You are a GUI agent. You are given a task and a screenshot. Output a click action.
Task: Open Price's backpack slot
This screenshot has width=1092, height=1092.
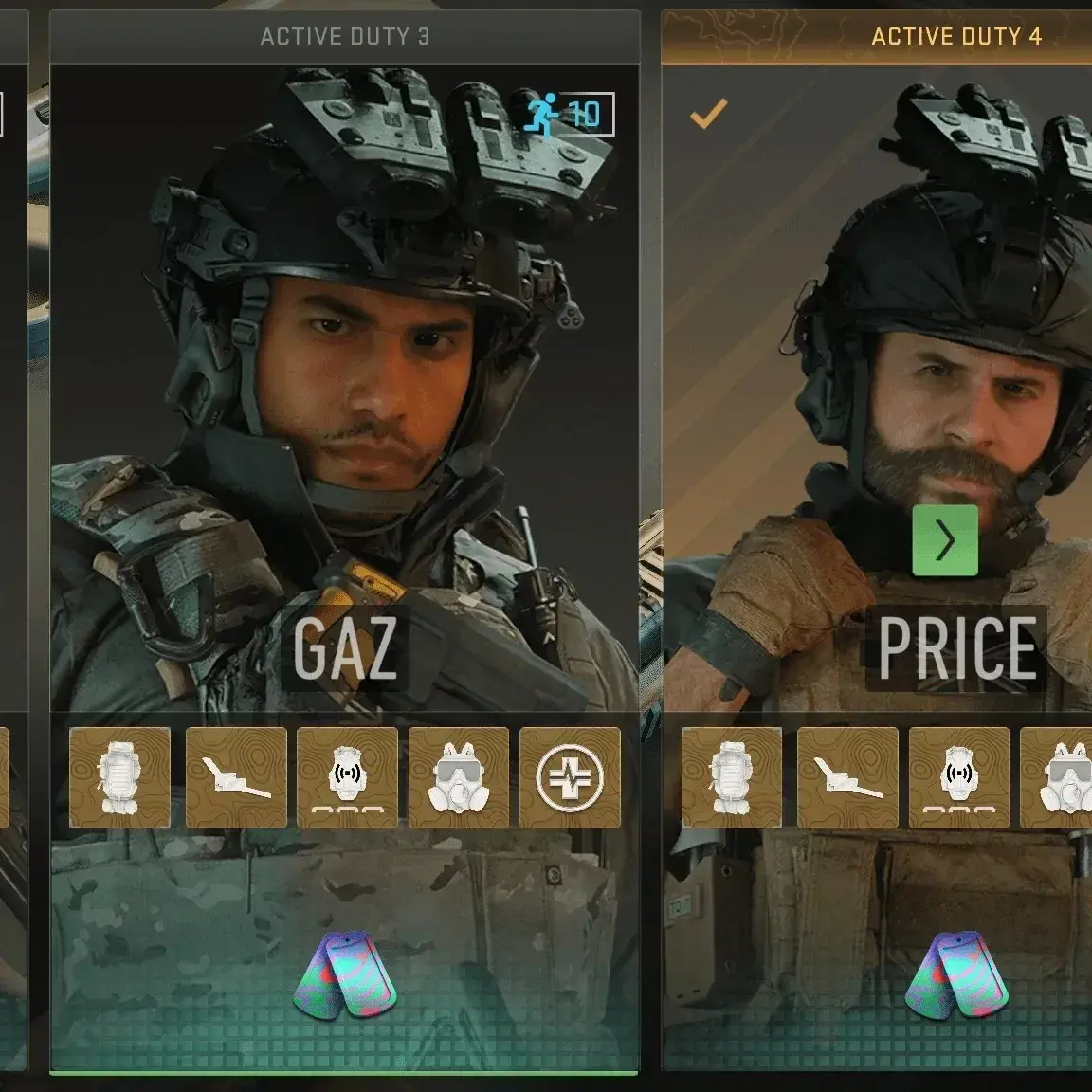(732, 777)
